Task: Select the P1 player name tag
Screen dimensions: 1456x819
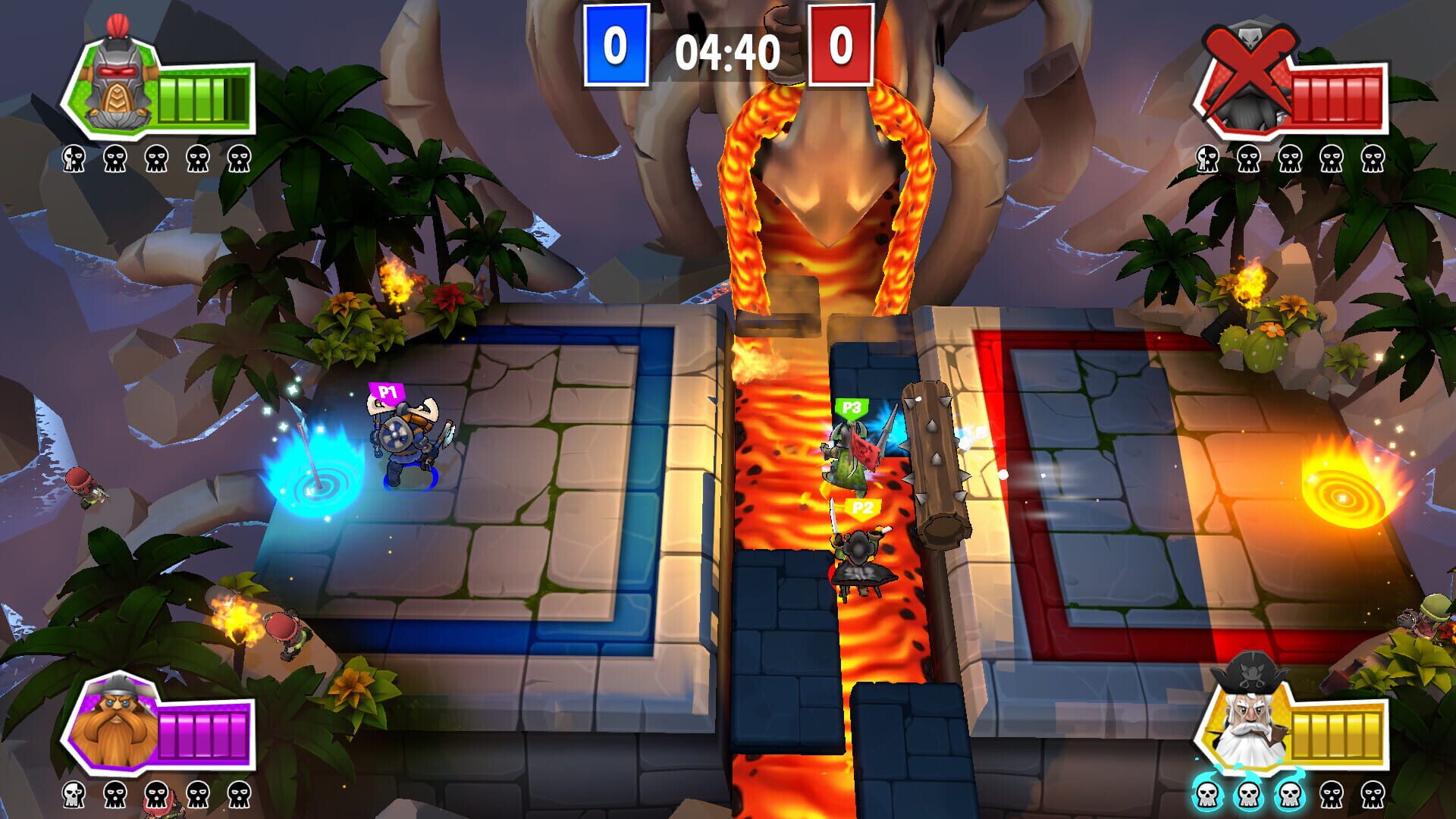Action: tap(386, 389)
